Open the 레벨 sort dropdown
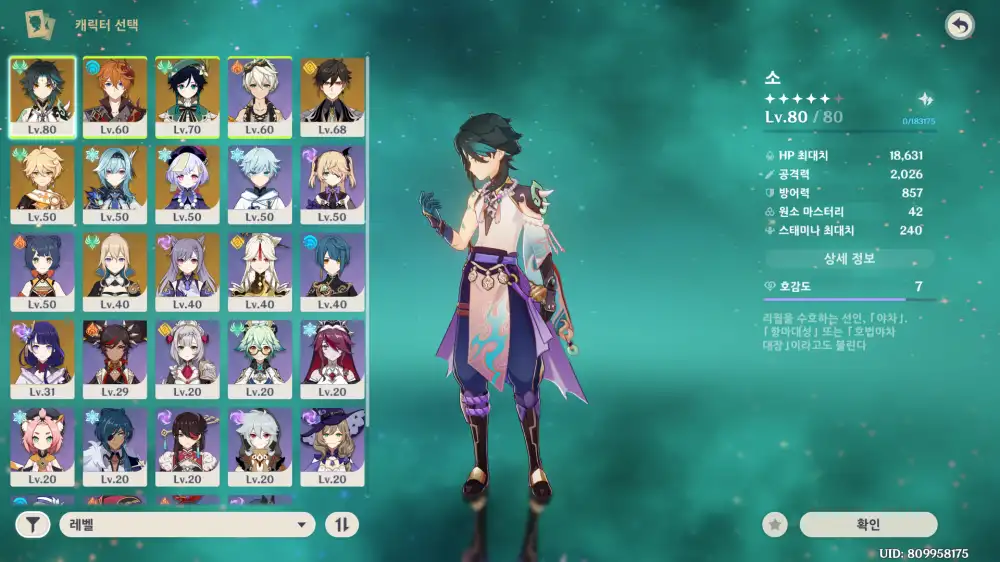 pos(187,525)
